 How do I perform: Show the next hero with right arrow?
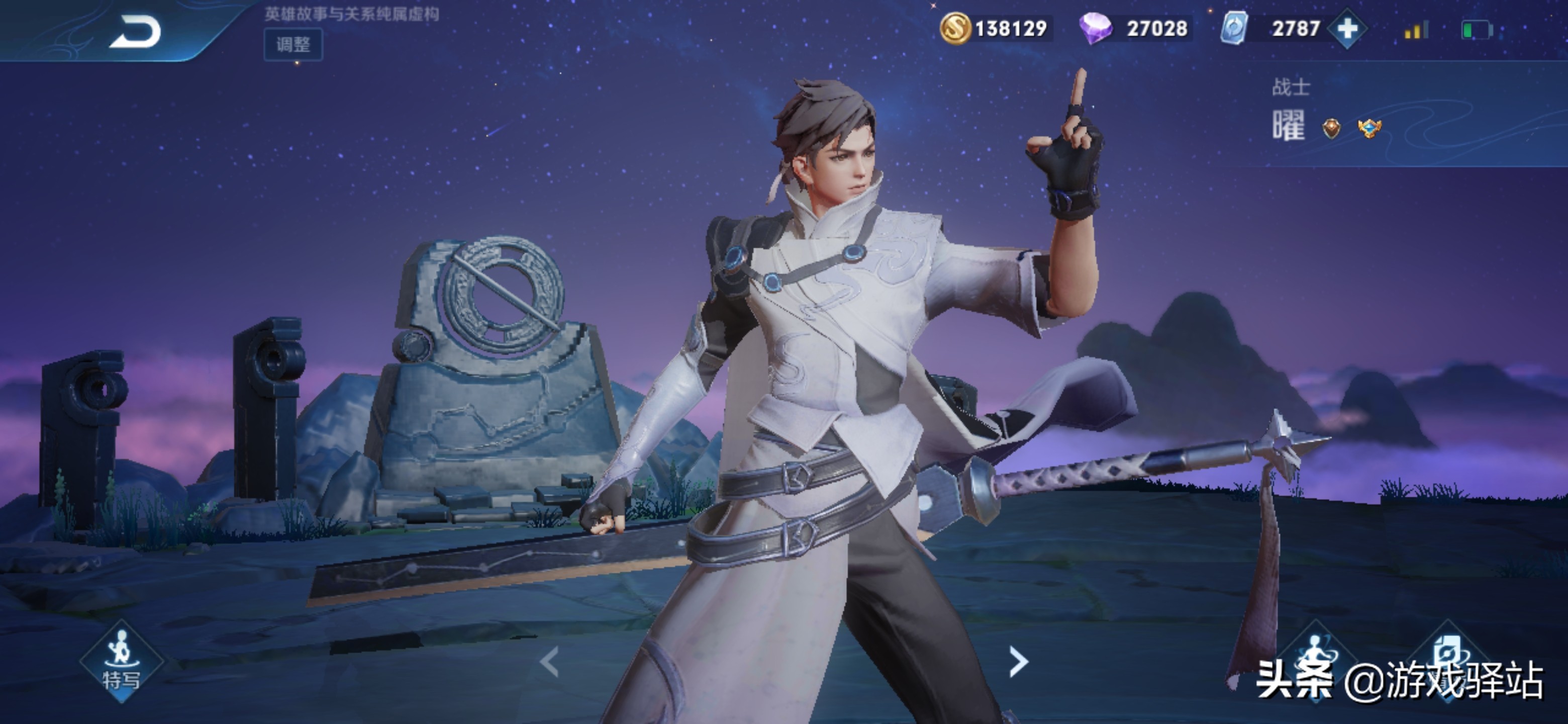1018,662
